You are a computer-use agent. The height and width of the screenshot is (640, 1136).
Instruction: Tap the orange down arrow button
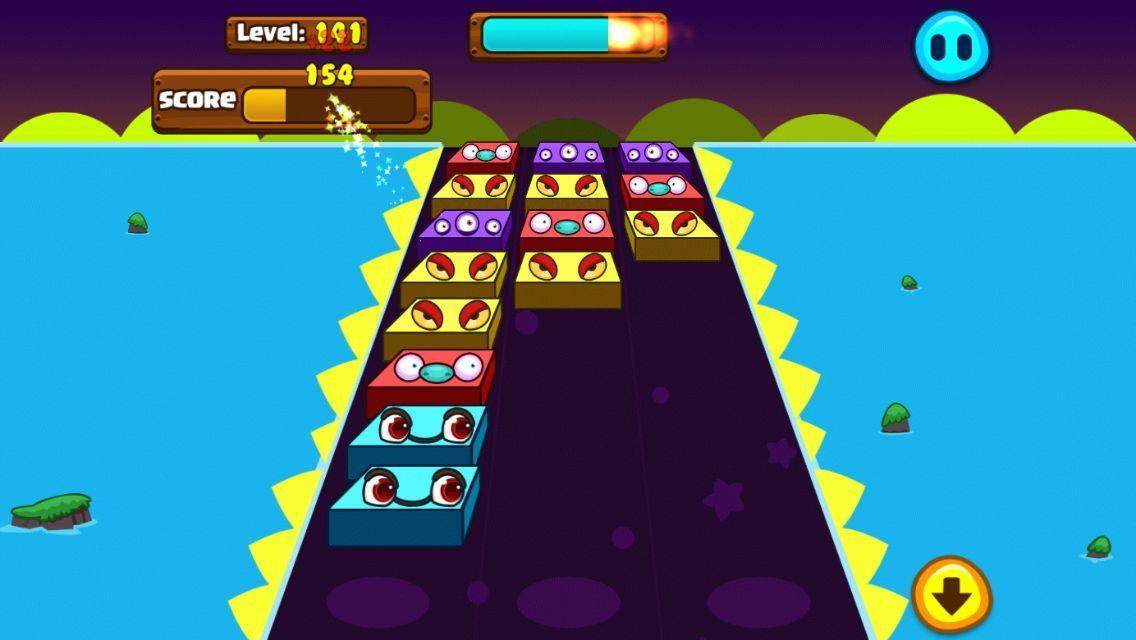pyautogui.click(x=951, y=595)
